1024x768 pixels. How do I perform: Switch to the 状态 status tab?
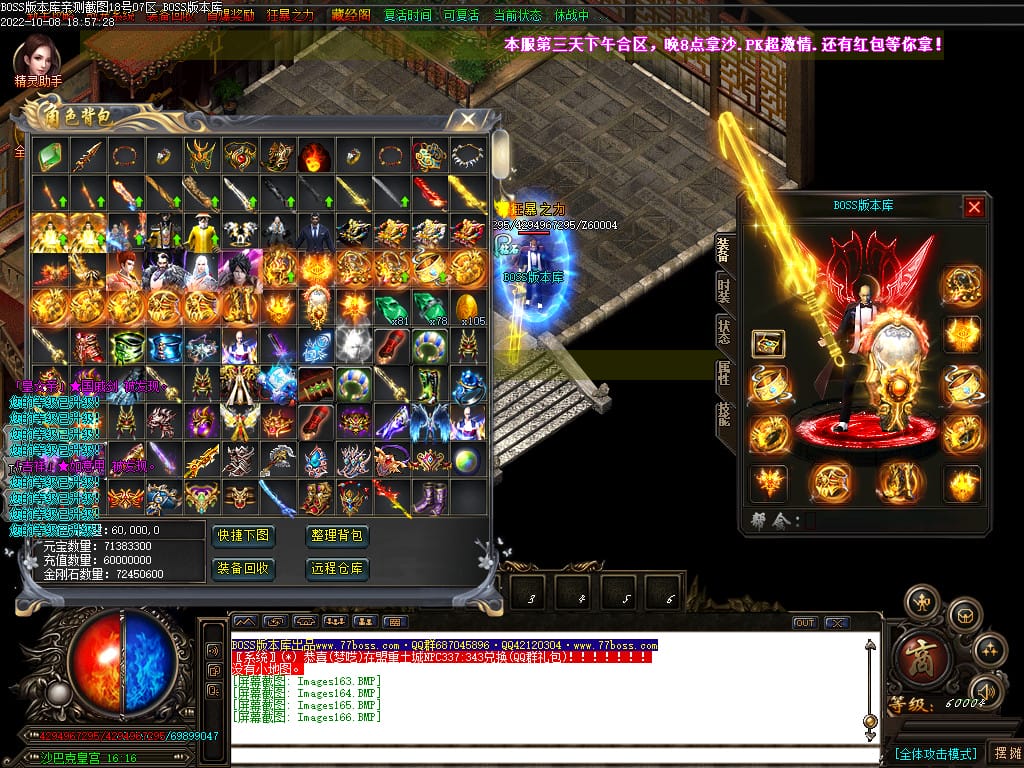click(x=724, y=333)
